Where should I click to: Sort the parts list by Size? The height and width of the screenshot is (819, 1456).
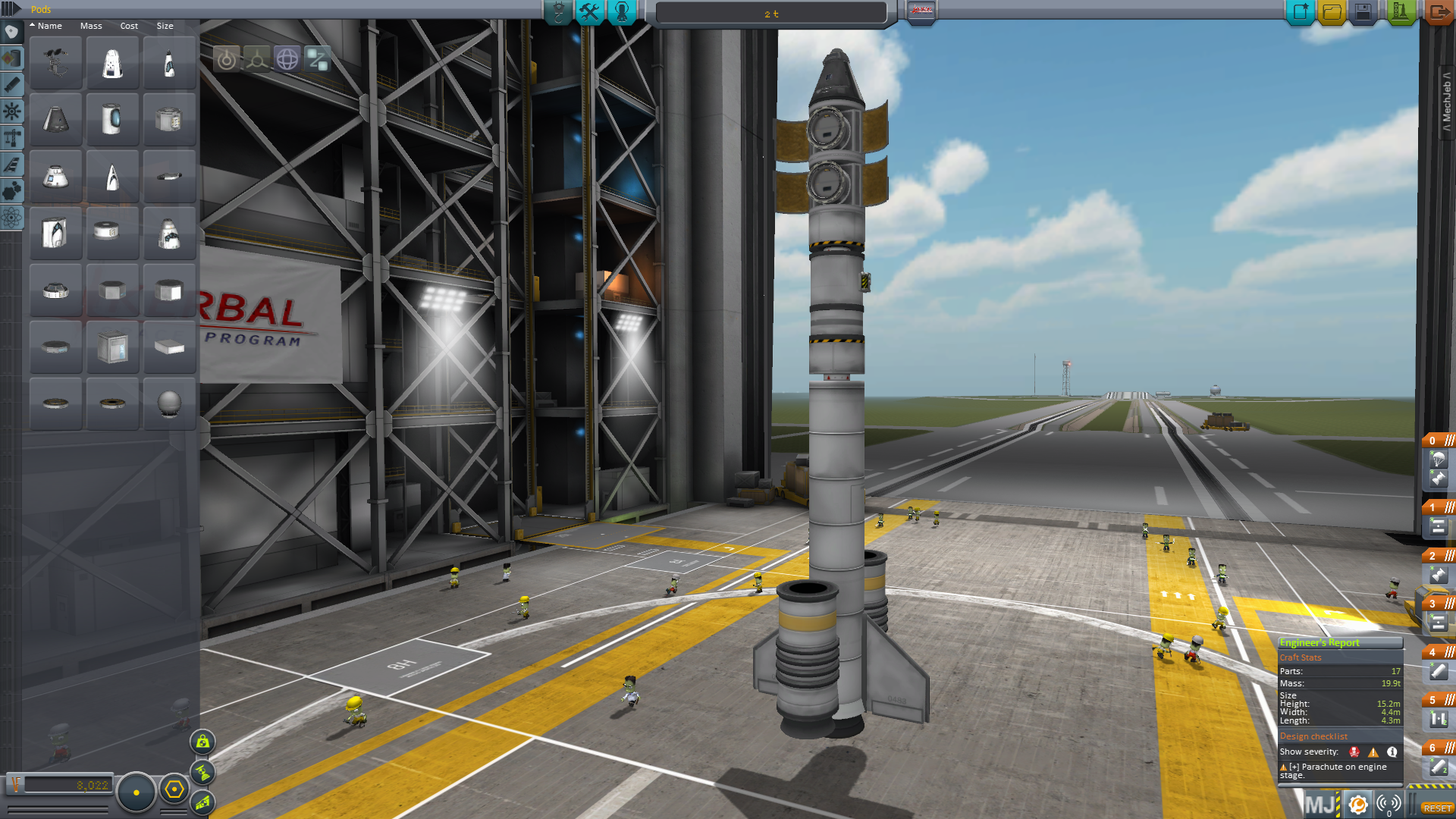(x=165, y=26)
